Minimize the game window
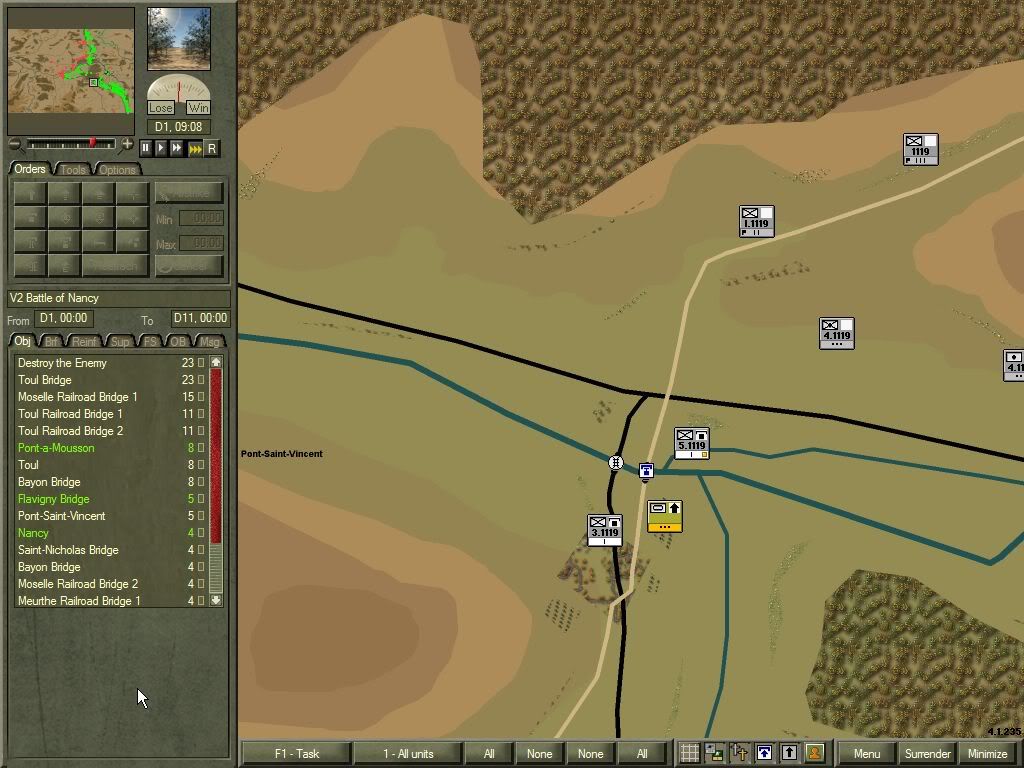 tap(987, 753)
